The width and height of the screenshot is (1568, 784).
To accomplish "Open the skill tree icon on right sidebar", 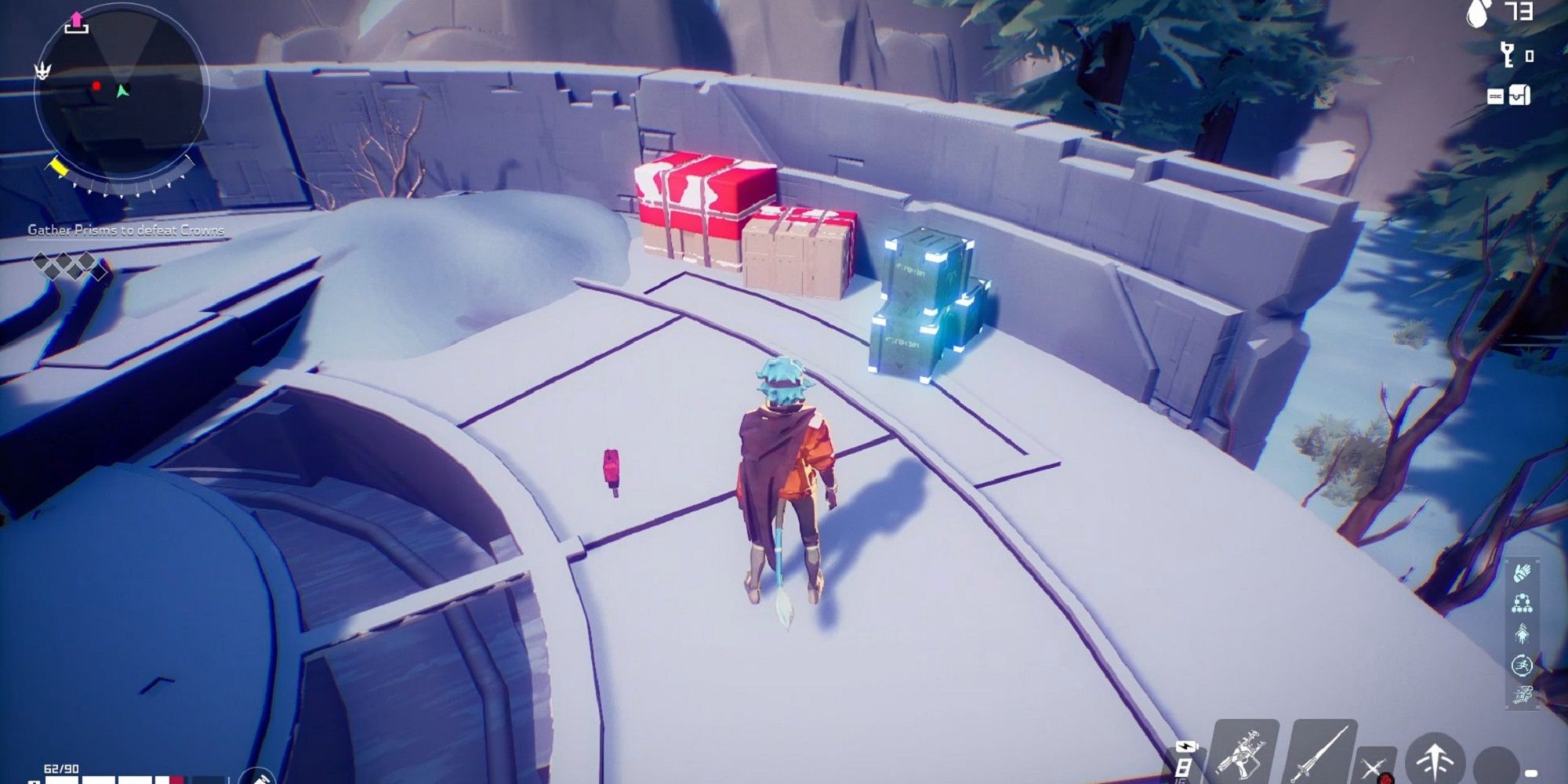I will point(1521,601).
